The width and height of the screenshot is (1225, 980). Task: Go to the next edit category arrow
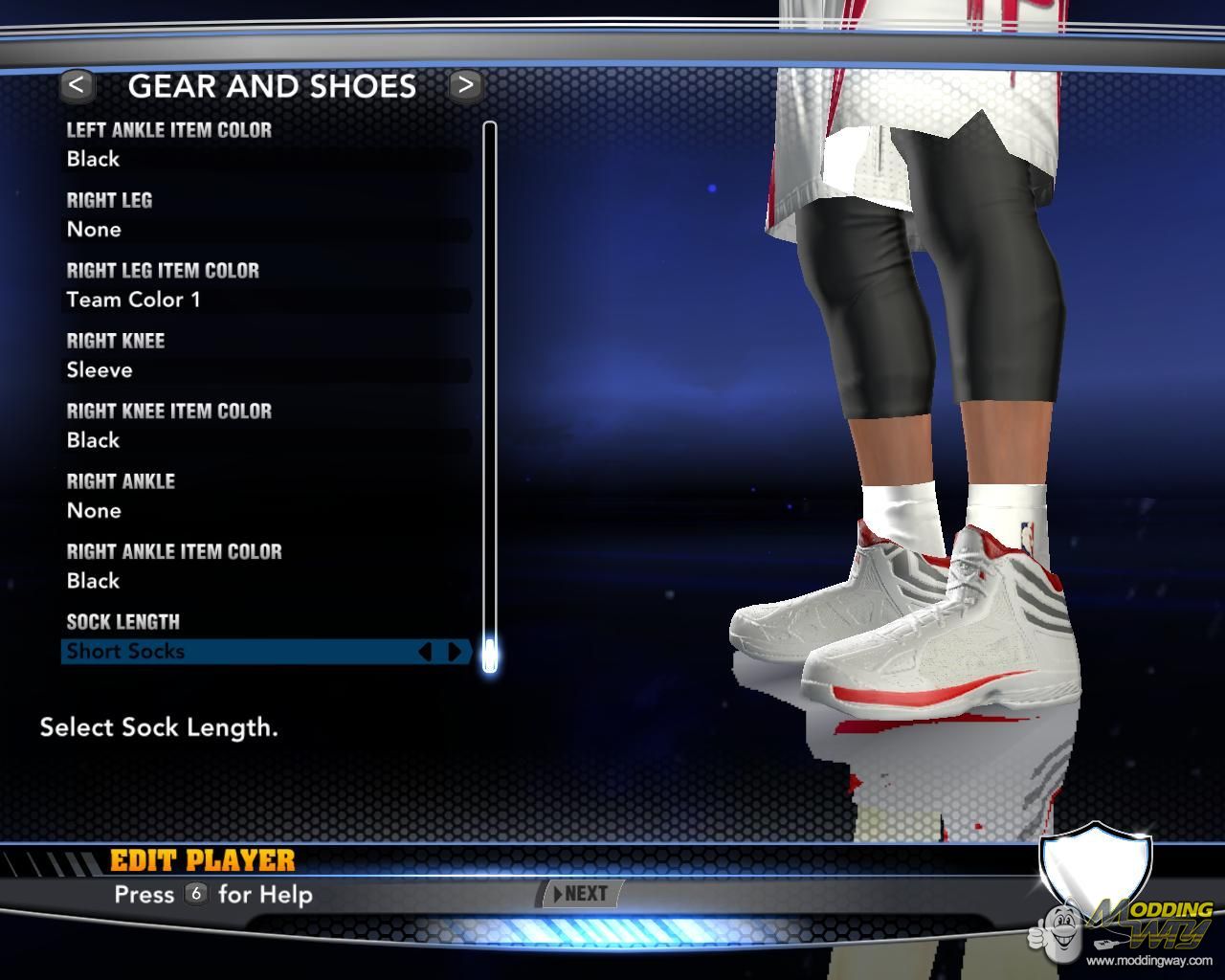coord(465,85)
